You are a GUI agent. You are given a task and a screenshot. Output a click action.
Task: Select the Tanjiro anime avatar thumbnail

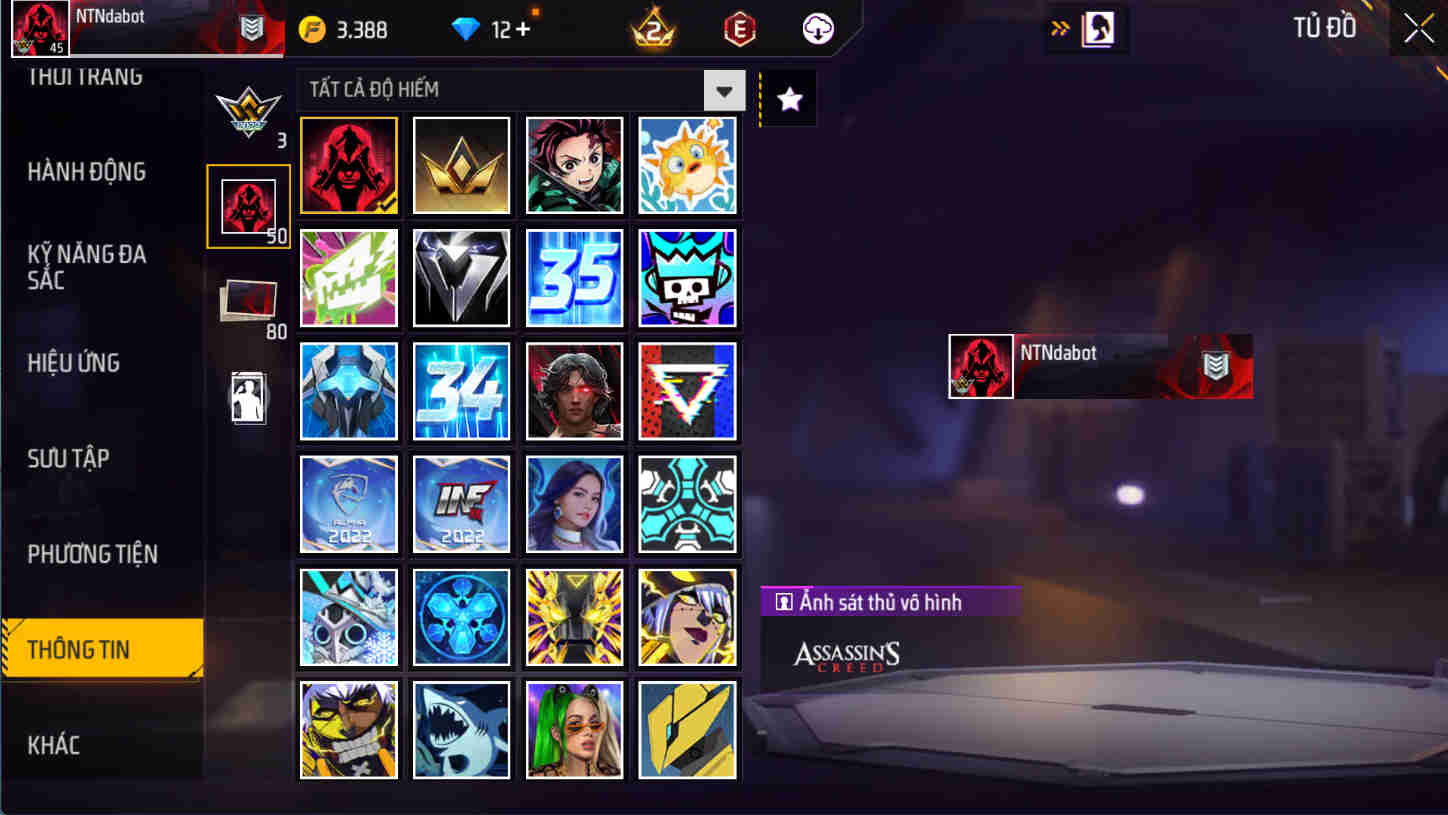pos(574,165)
